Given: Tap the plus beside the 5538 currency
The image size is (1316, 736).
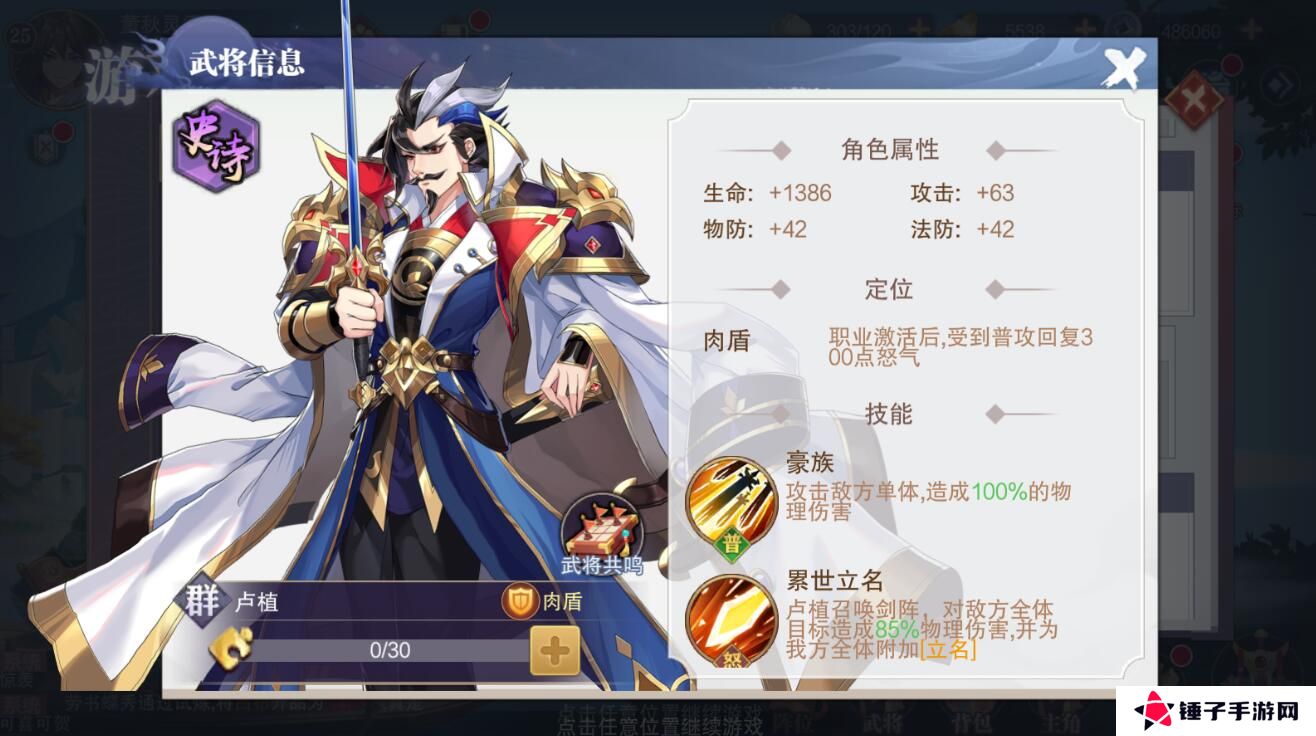Looking at the screenshot, I should pos(1086,26).
